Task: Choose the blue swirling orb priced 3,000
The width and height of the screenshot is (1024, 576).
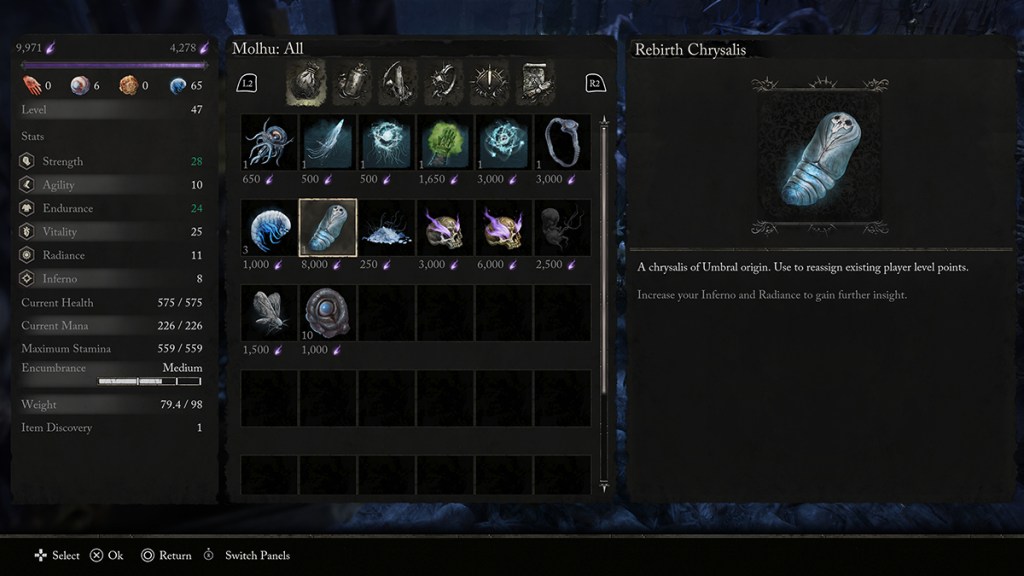Action: point(504,142)
